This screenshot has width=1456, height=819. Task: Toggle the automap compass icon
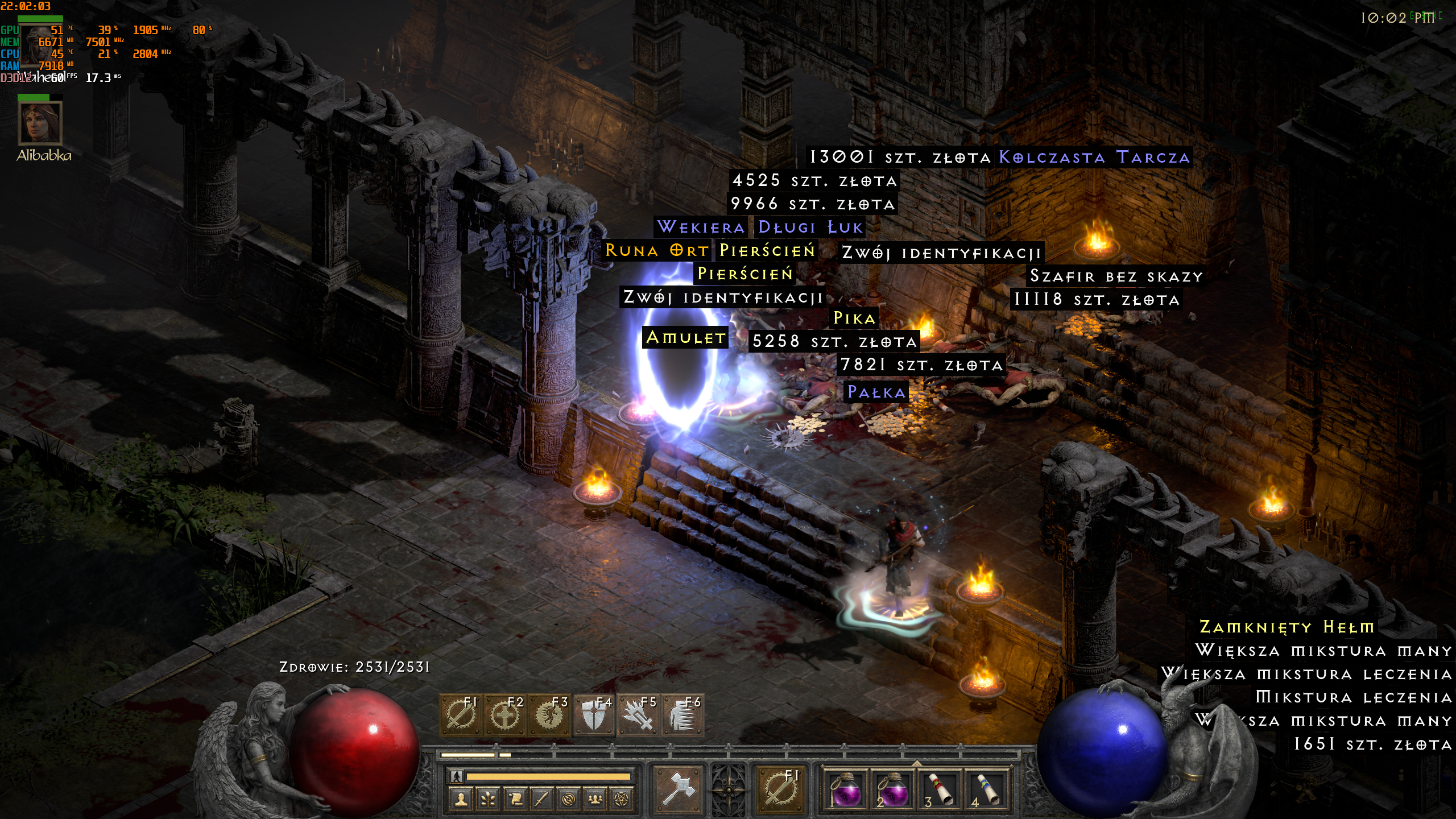568,800
